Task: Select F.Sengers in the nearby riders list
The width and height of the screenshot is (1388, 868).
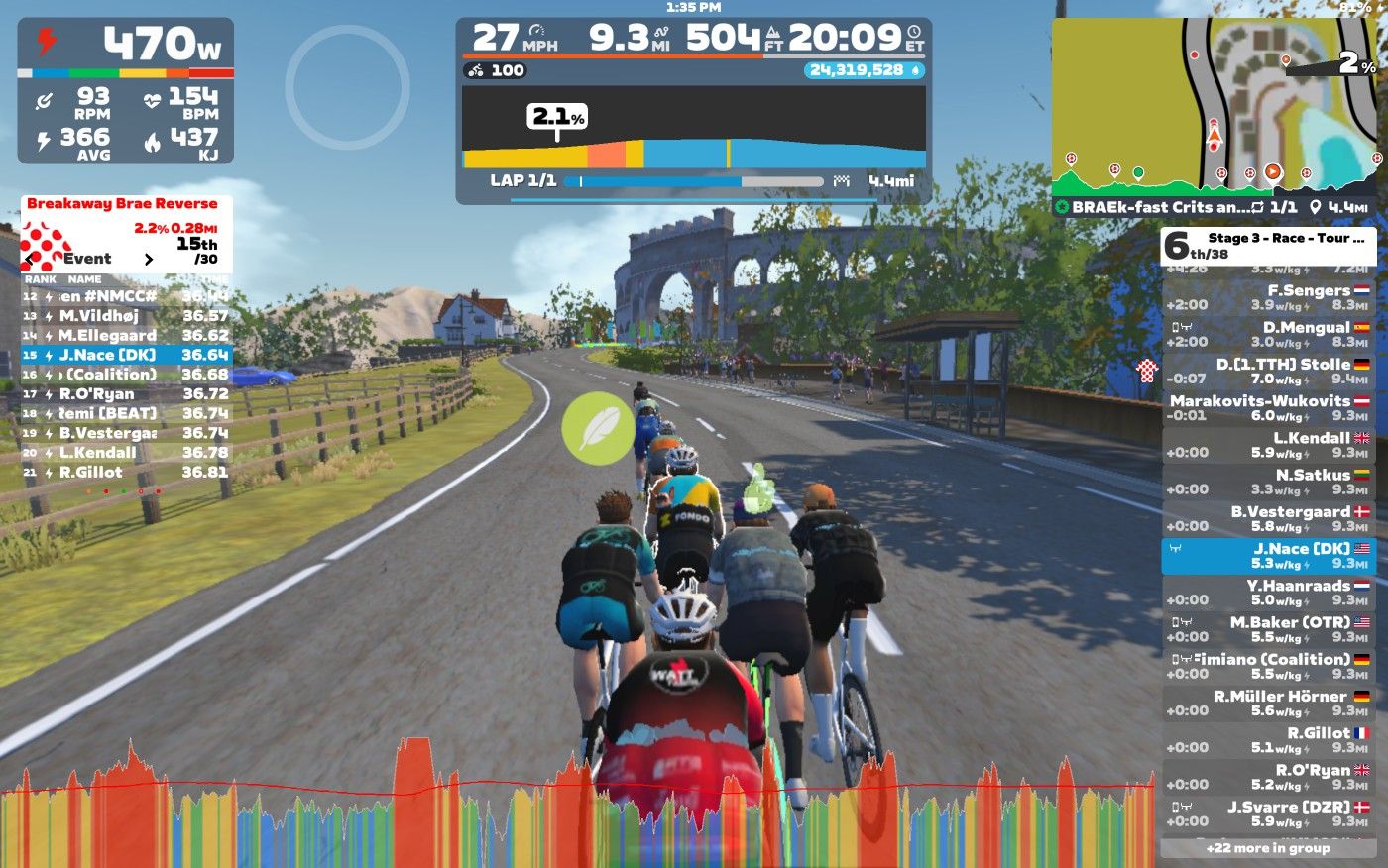Action: pyautogui.click(x=1269, y=297)
